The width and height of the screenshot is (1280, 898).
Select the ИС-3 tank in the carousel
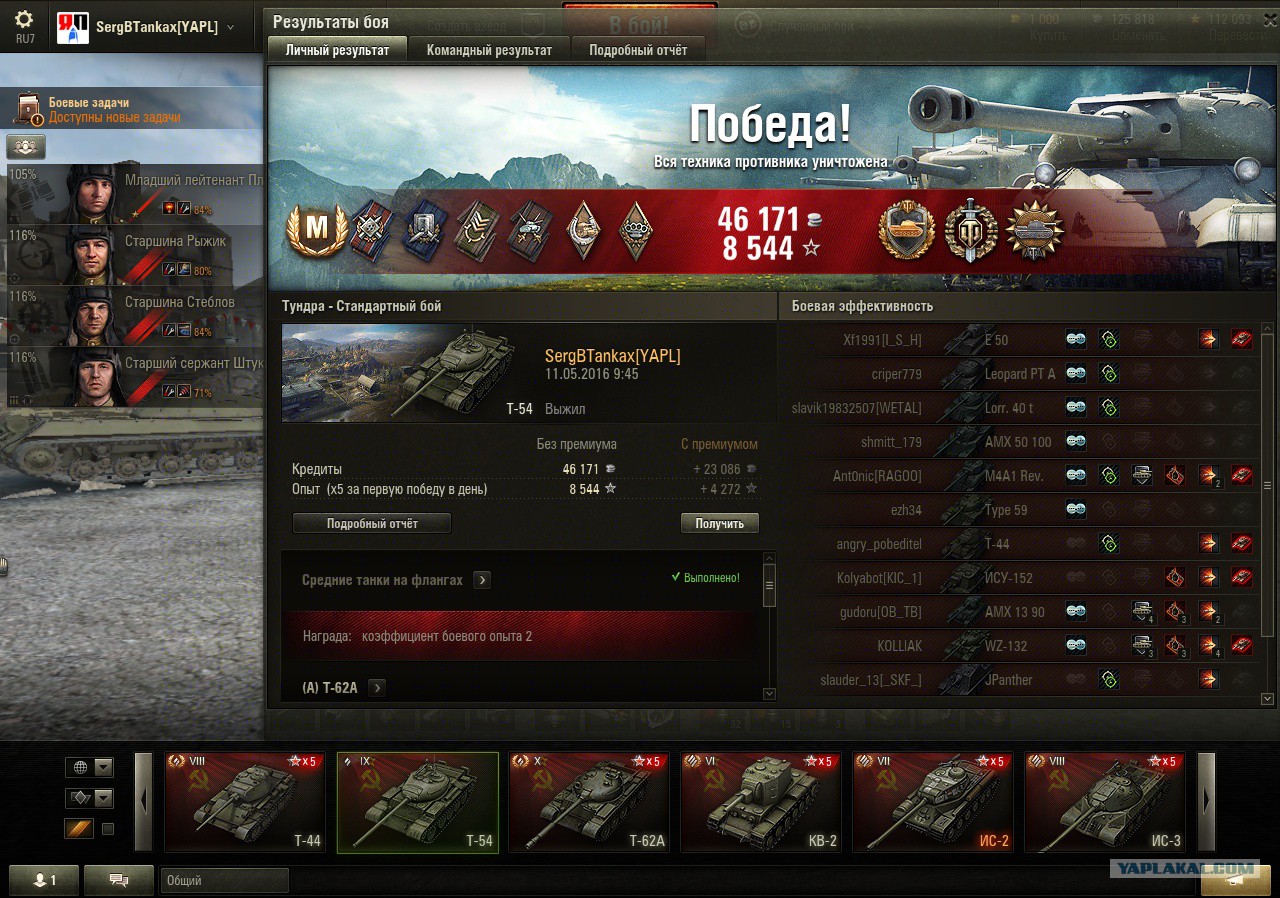point(1105,802)
